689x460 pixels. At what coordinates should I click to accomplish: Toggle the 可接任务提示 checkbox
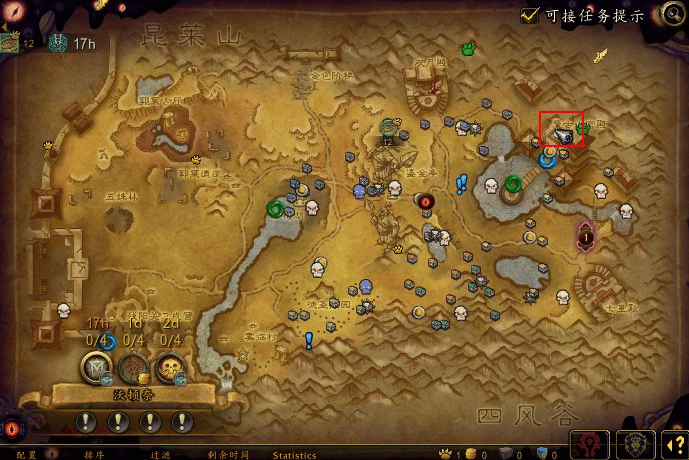coord(530,16)
